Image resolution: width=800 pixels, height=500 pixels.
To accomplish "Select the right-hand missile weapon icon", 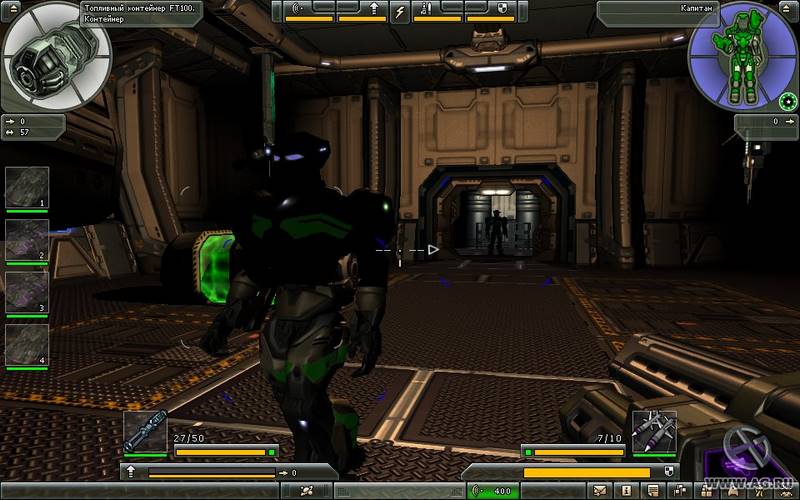I will (654, 431).
